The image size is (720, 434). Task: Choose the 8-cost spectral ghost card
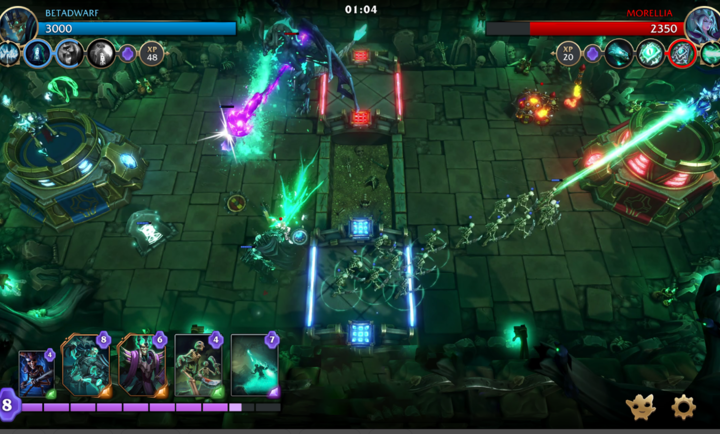(84, 367)
